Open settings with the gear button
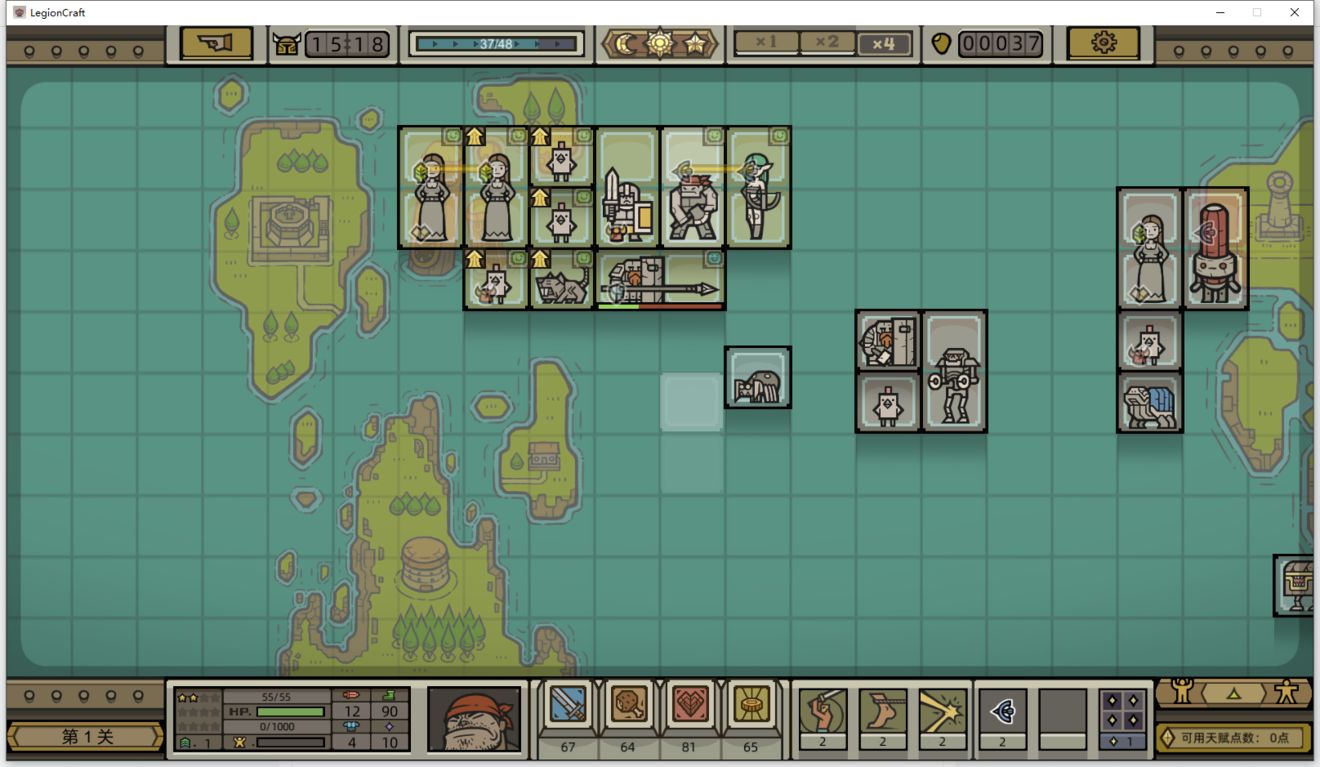This screenshot has width=1320, height=767. (1103, 43)
